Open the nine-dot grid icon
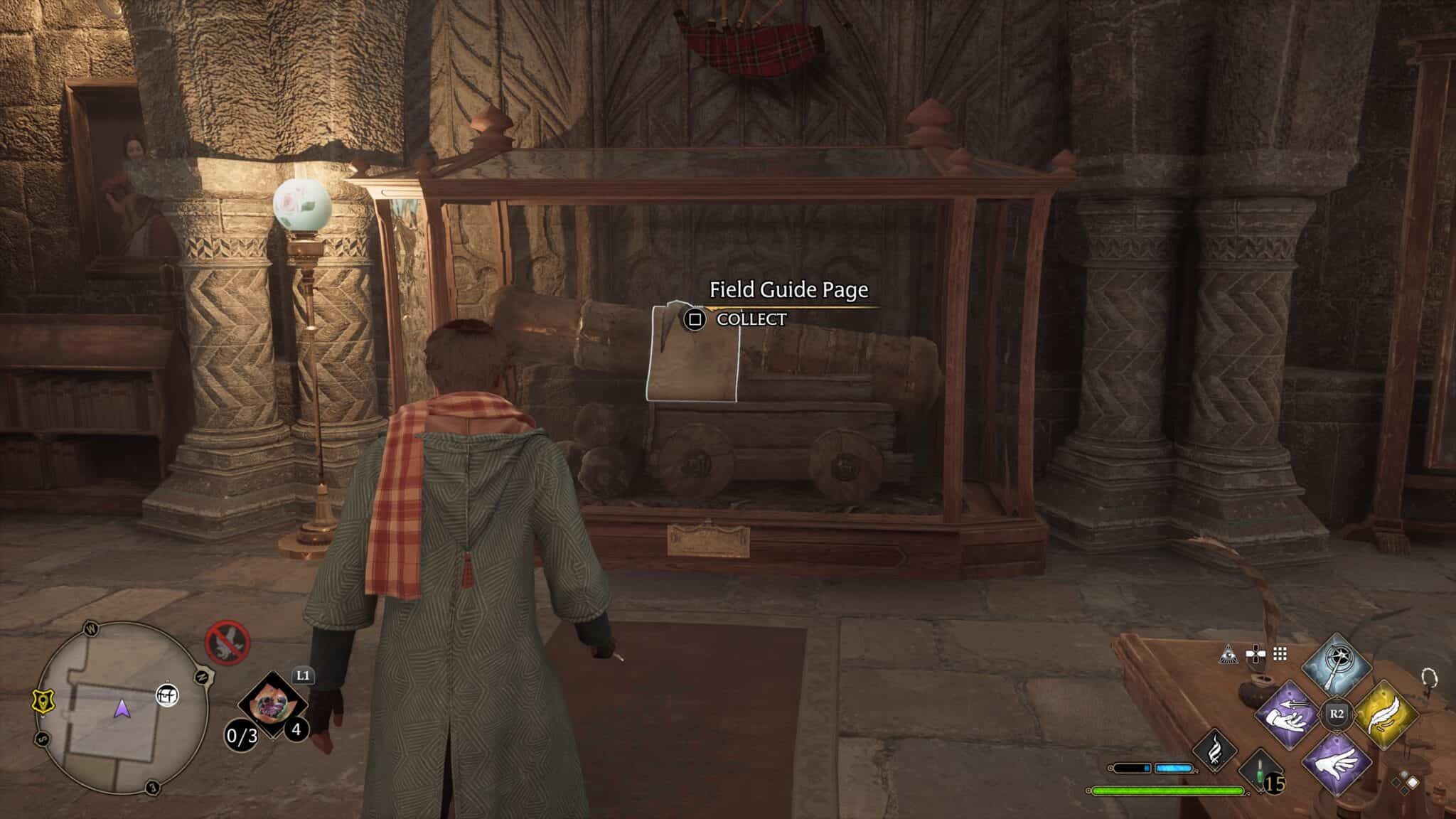The height and width of the screenshot is (819, 1456). 1280,654
